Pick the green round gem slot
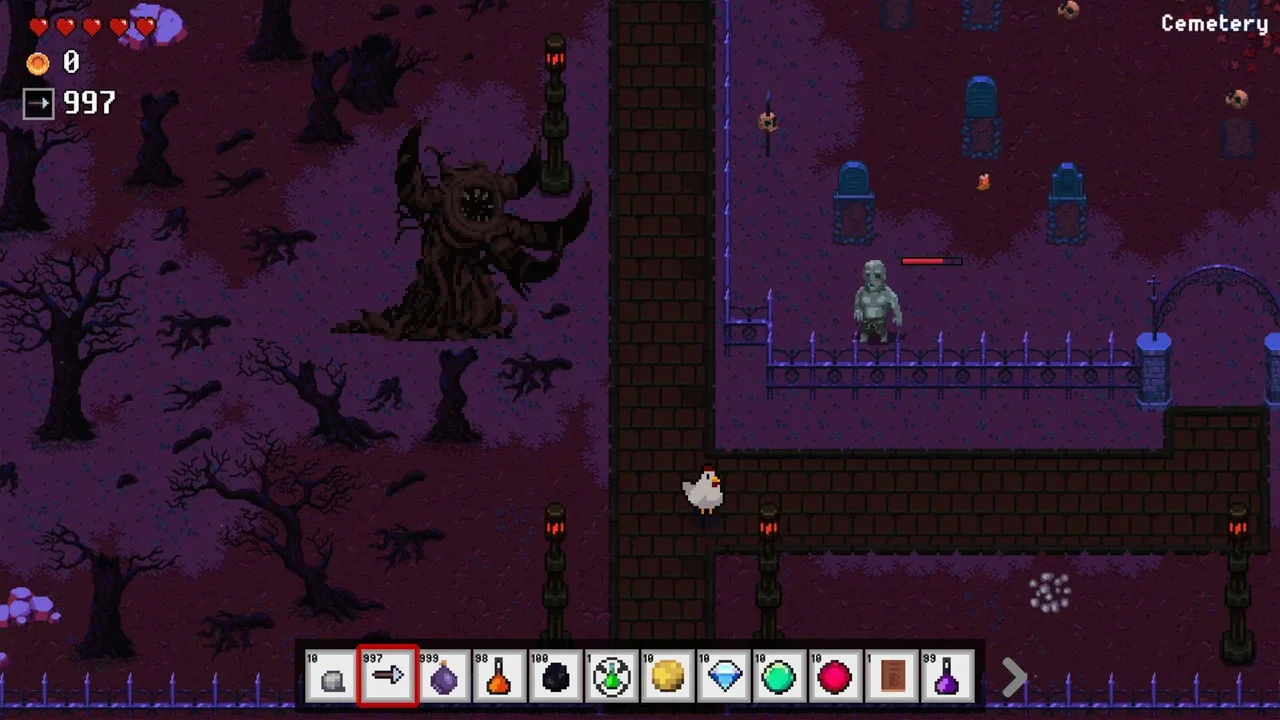 pyautogui.click(x=780, y=677)
